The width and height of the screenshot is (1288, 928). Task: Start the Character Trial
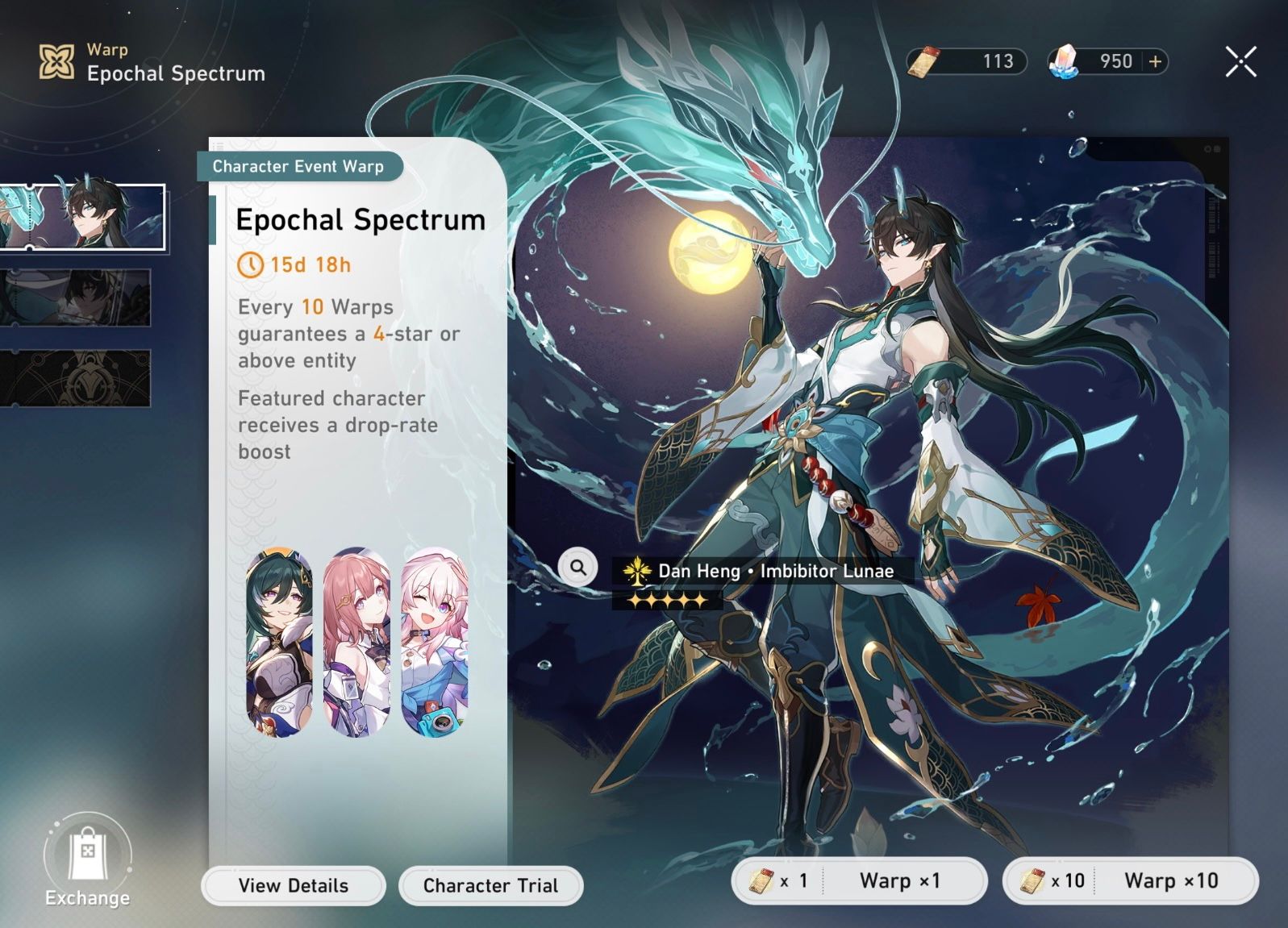[490, 885]
